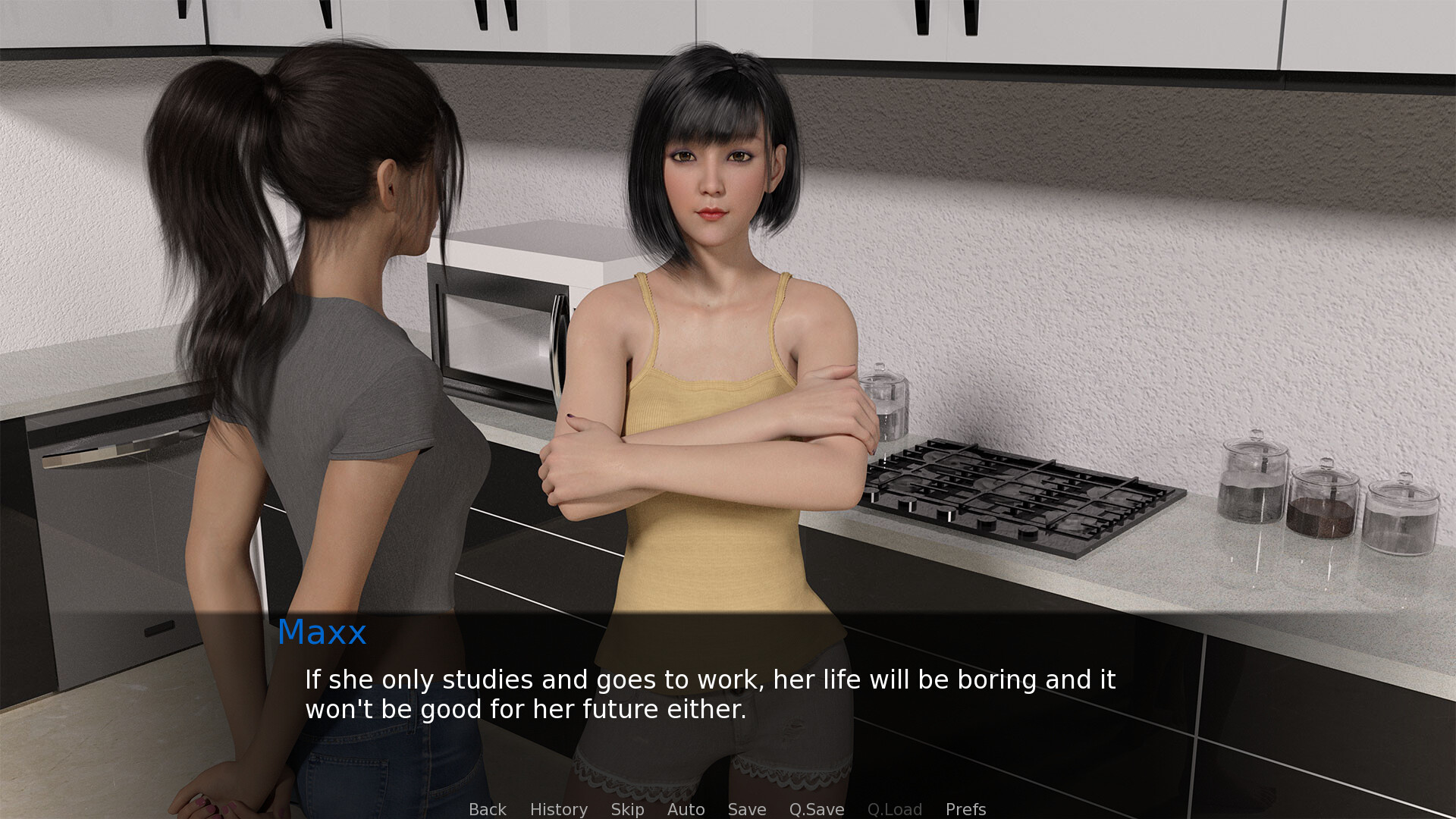Image resolution: width=1456 pixels, height=819 pixels.
Task: Click the Skip label in the bottom bar
Action: 626,809
